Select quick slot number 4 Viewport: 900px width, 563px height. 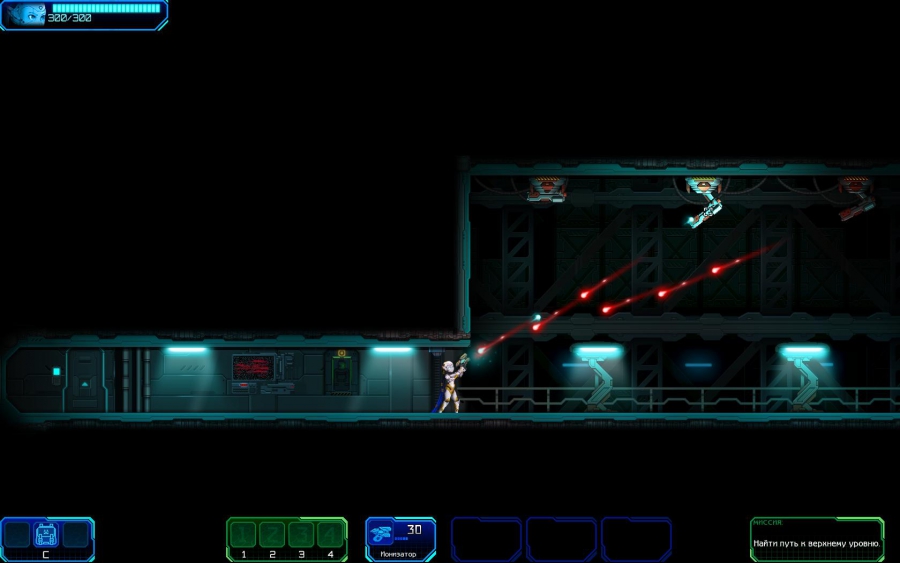click(329, 534)
